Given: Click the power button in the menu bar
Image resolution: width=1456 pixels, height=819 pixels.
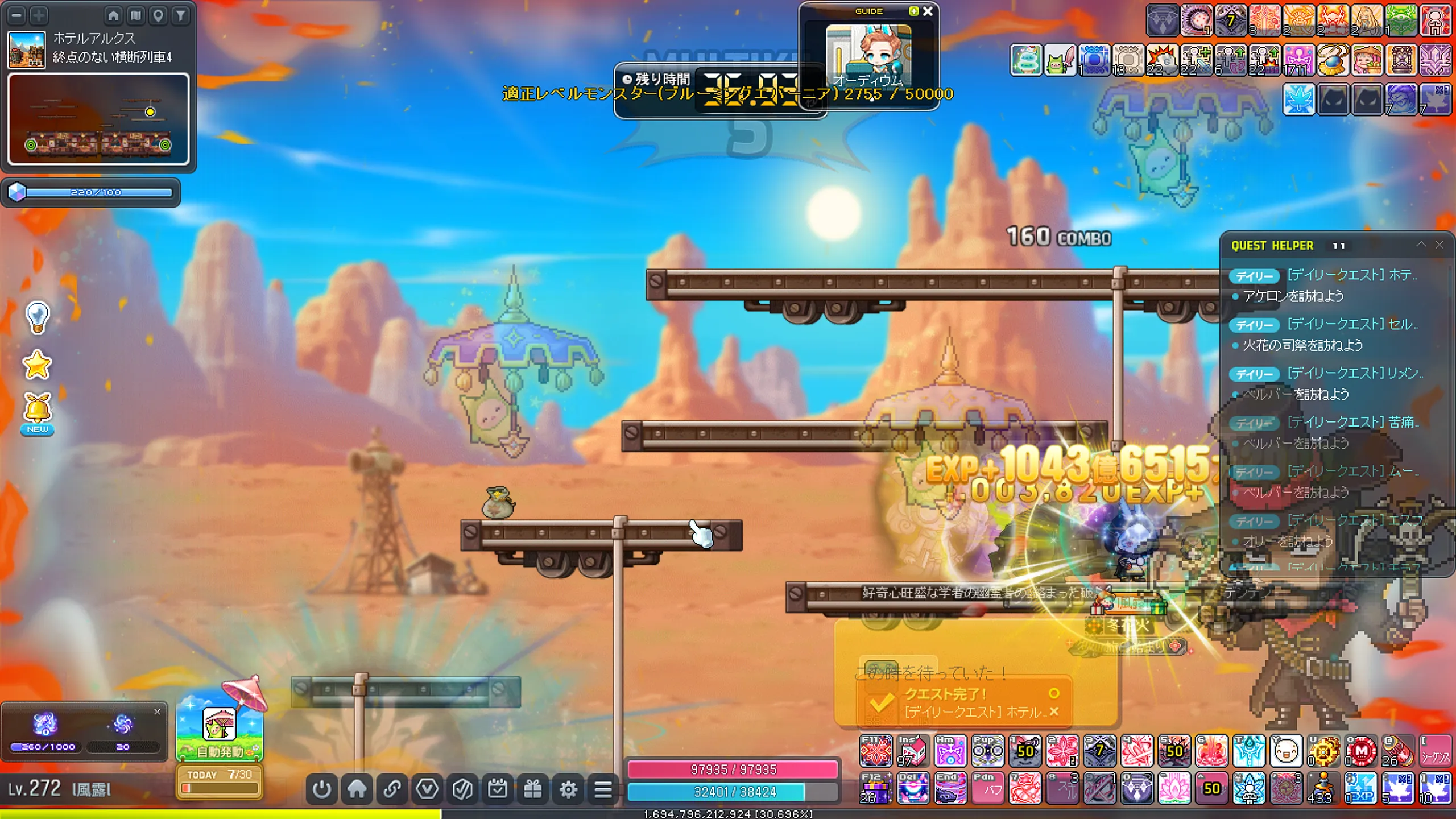Looking at the screenshot, I should tap(322, 789).
